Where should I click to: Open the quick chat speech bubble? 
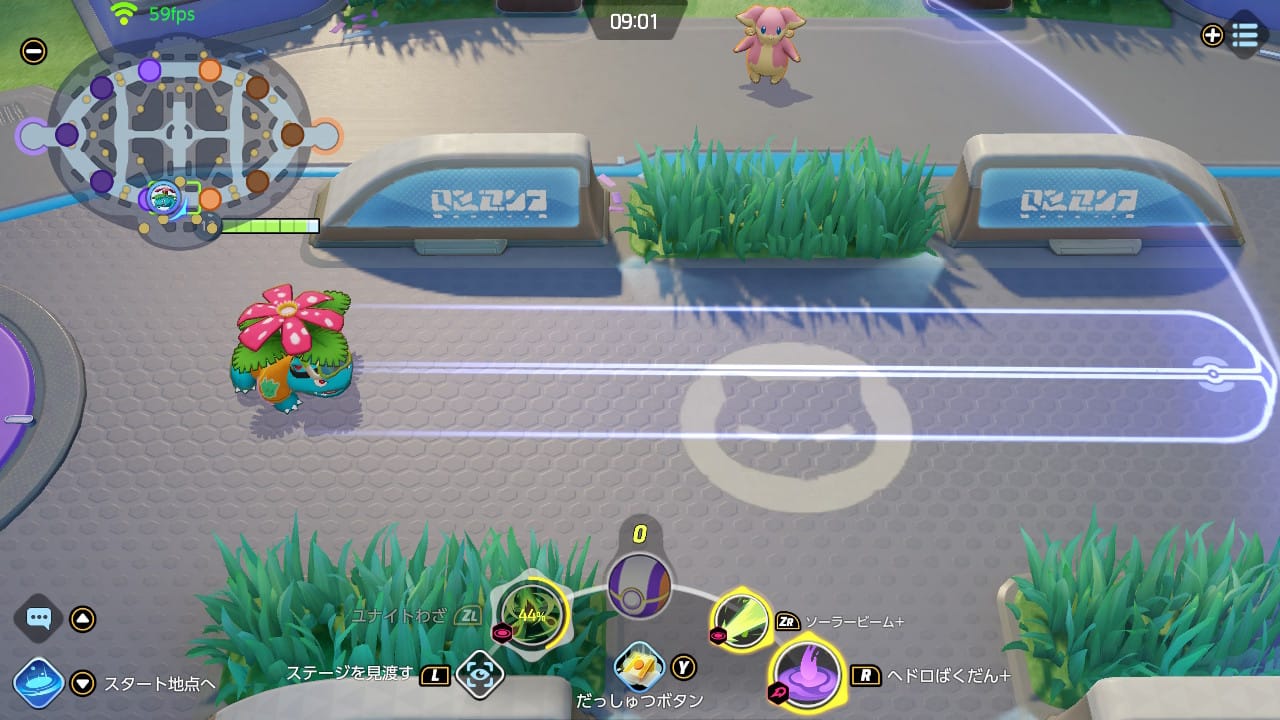[x=39, y=619]
